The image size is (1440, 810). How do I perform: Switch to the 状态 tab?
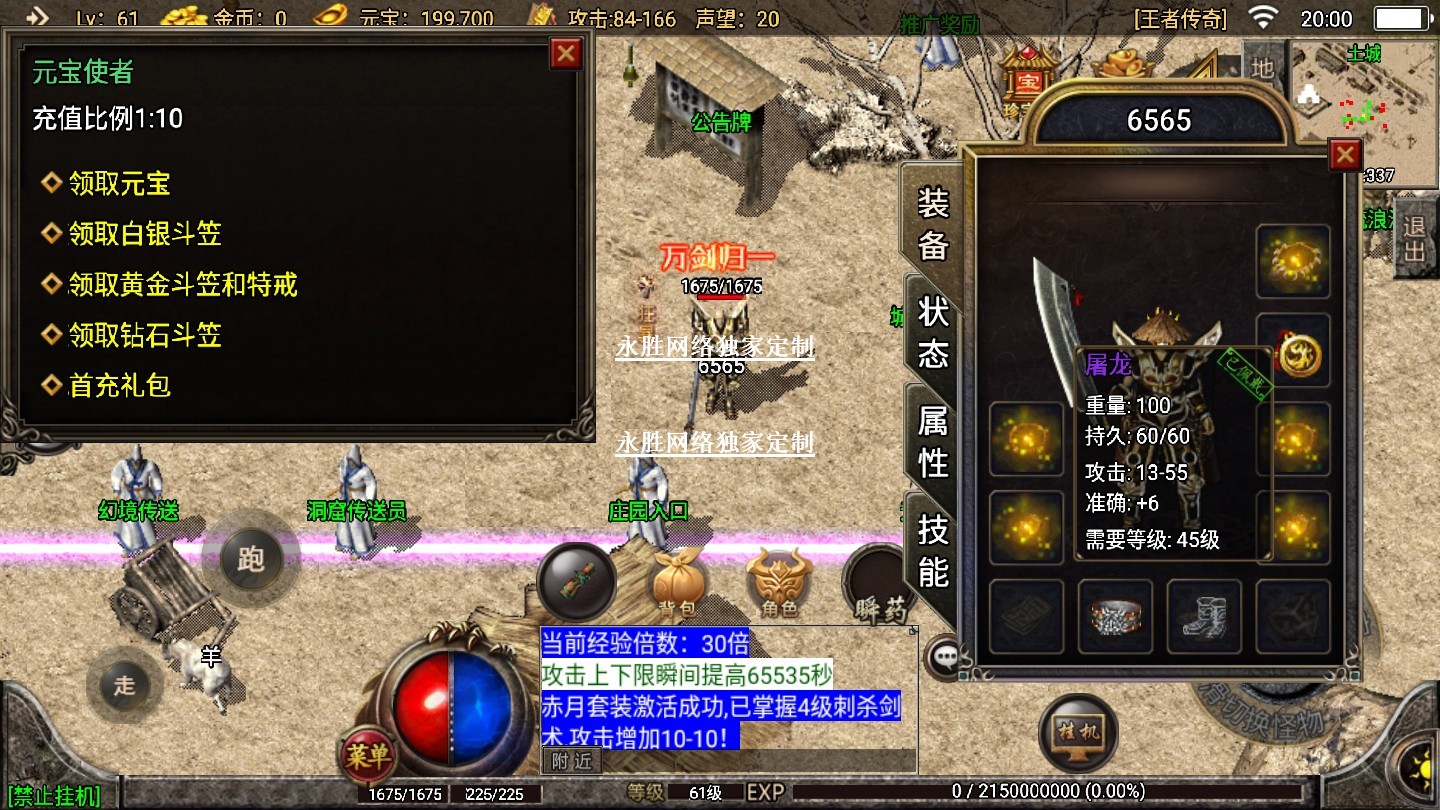(932, 332)
